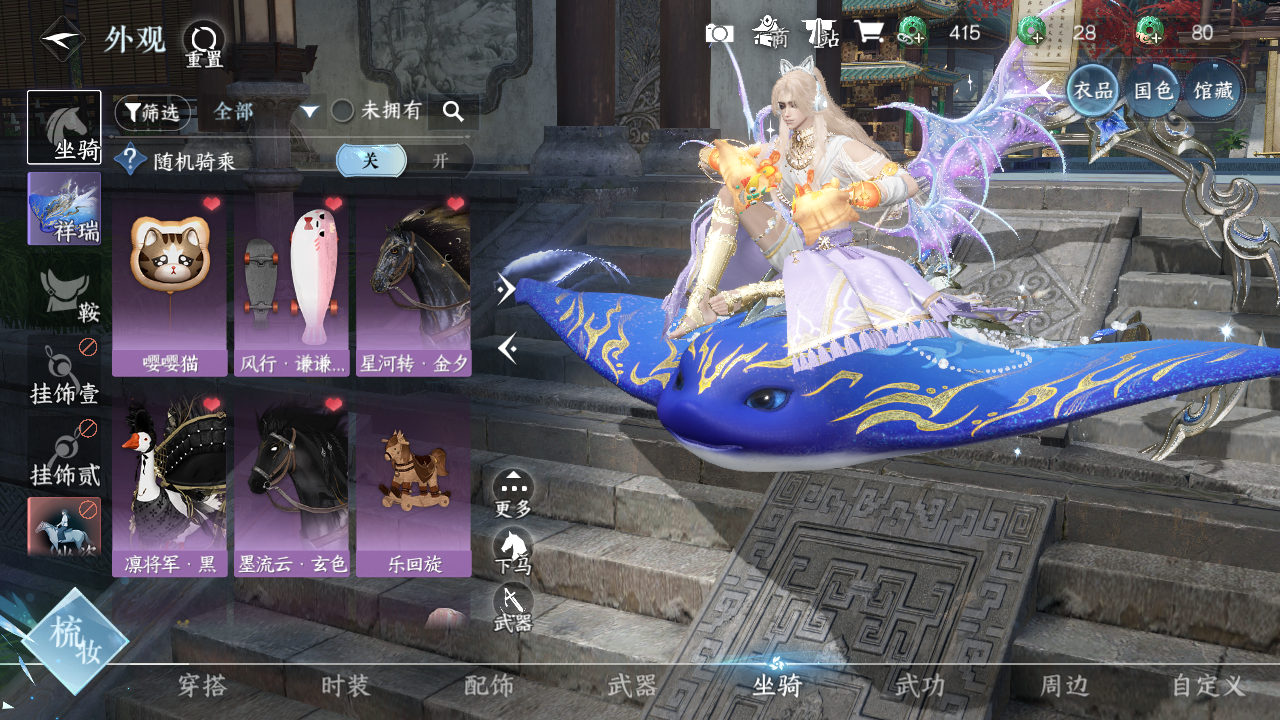Tick the 未拥有 checkbox
Image resolution: width=1280 pixels, height=720 pixels.
[343, 111]
